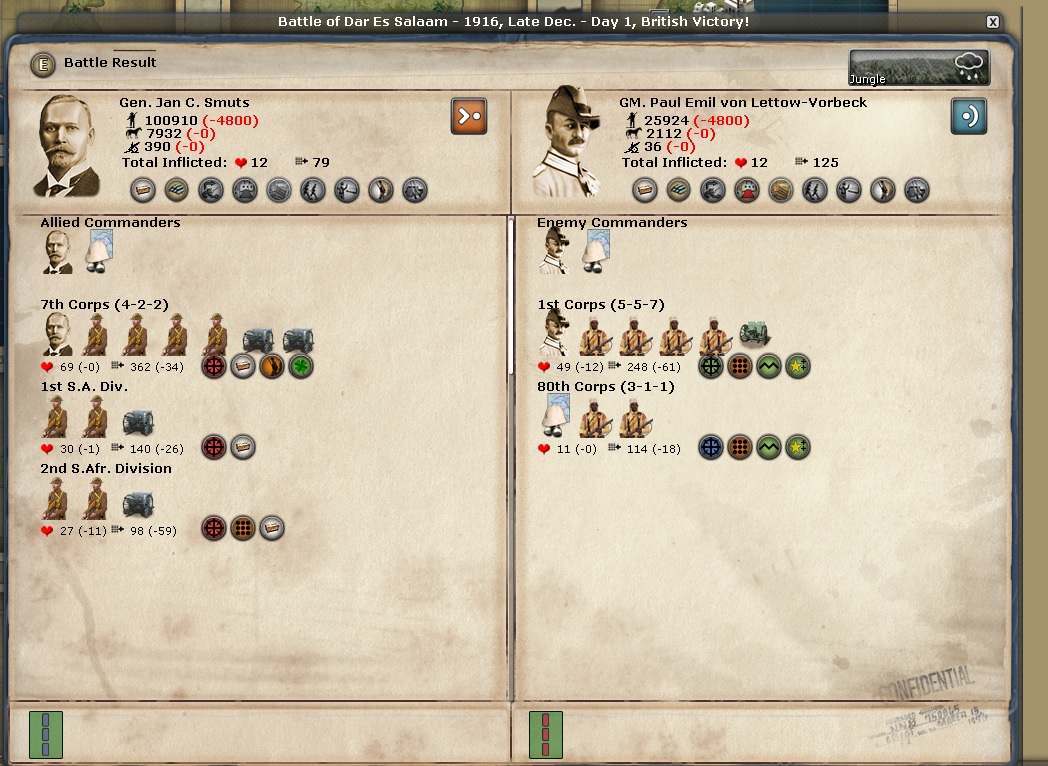Click the round E button beside Battle Result
Image resolution: width=1048 pixels, height=766 pixels.
[42, 63]
